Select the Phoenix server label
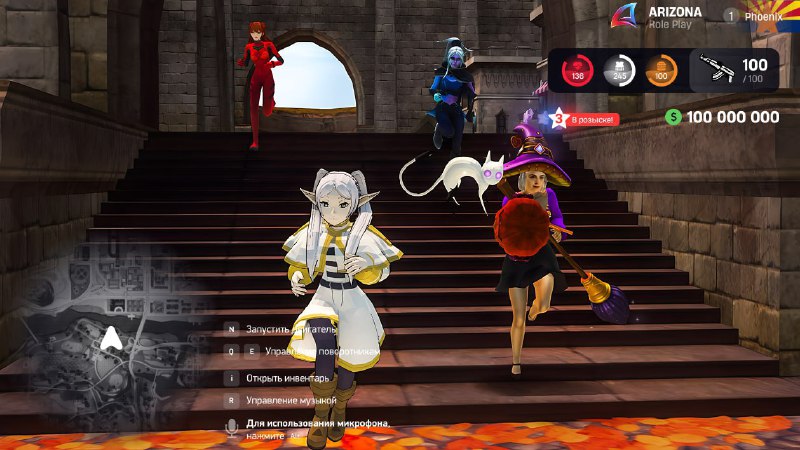800x450 pixels. tap(762, 16)
